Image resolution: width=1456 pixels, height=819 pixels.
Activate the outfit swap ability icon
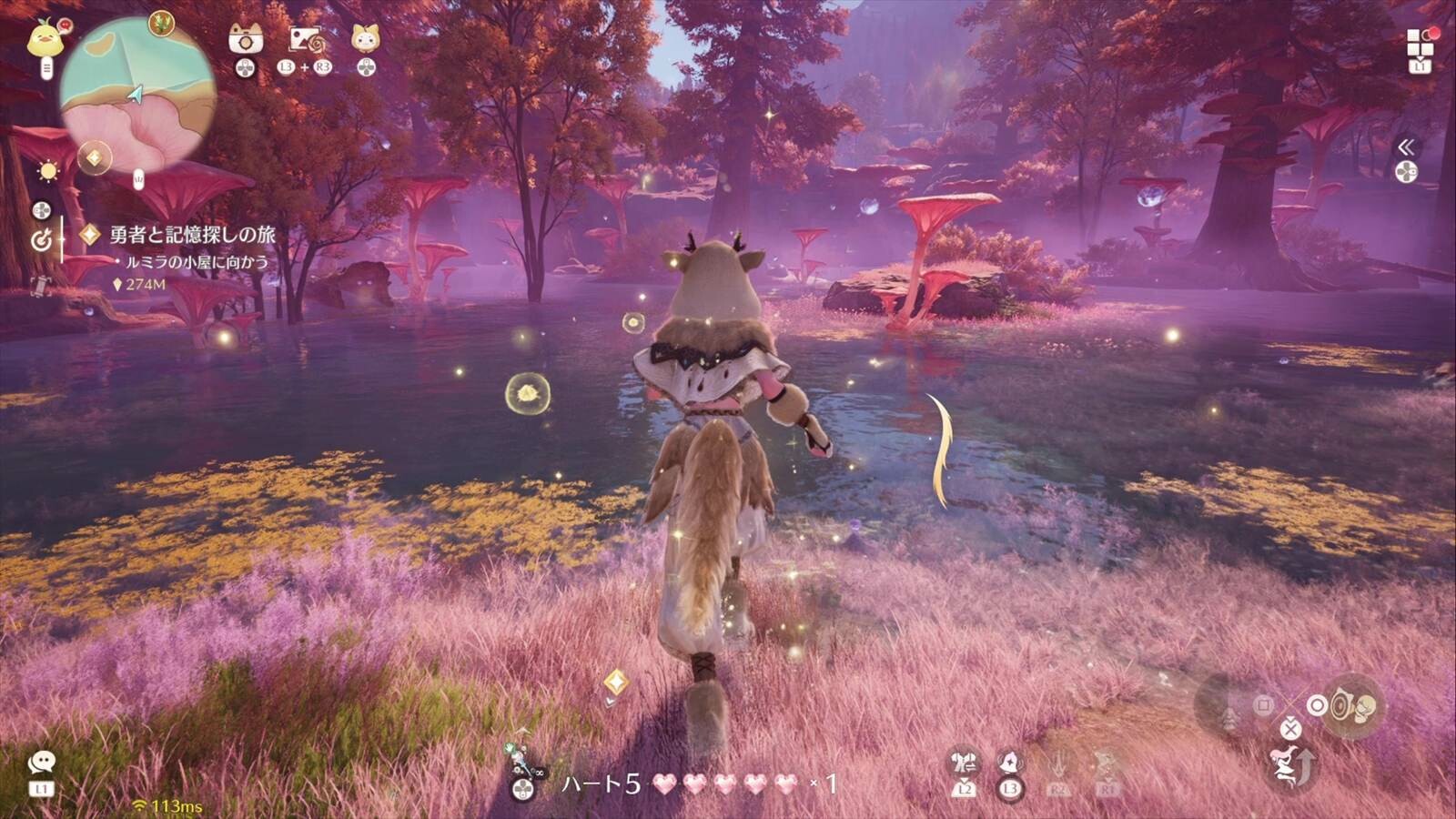[x=964, y=761]
